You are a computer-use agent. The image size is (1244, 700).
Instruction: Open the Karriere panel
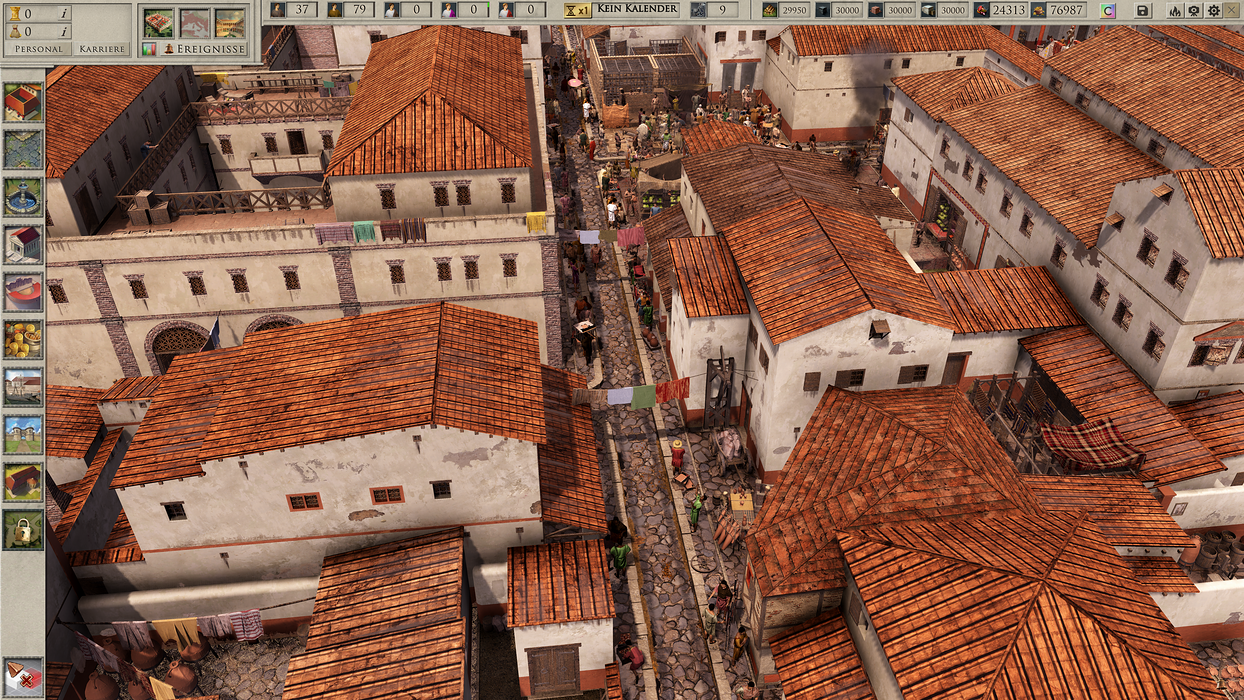pyautogui.click(x=102, y=49)
